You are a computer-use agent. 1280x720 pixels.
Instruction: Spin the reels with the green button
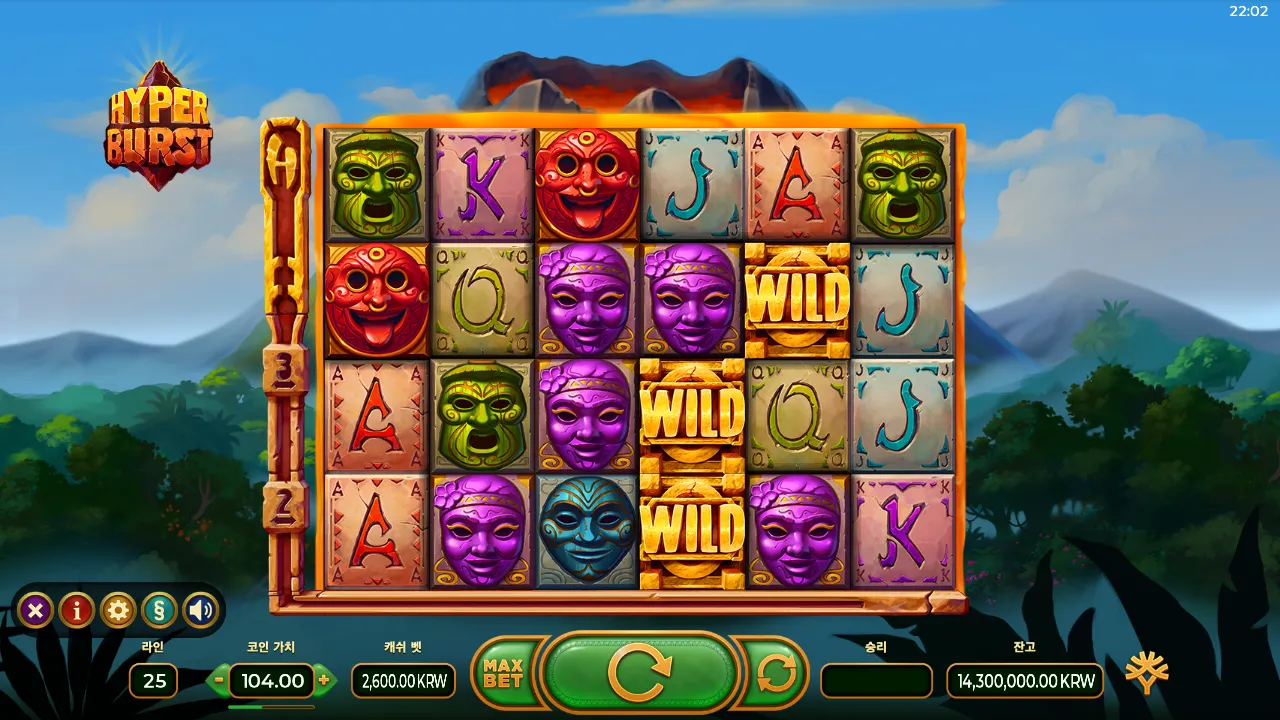coord(640,675)
